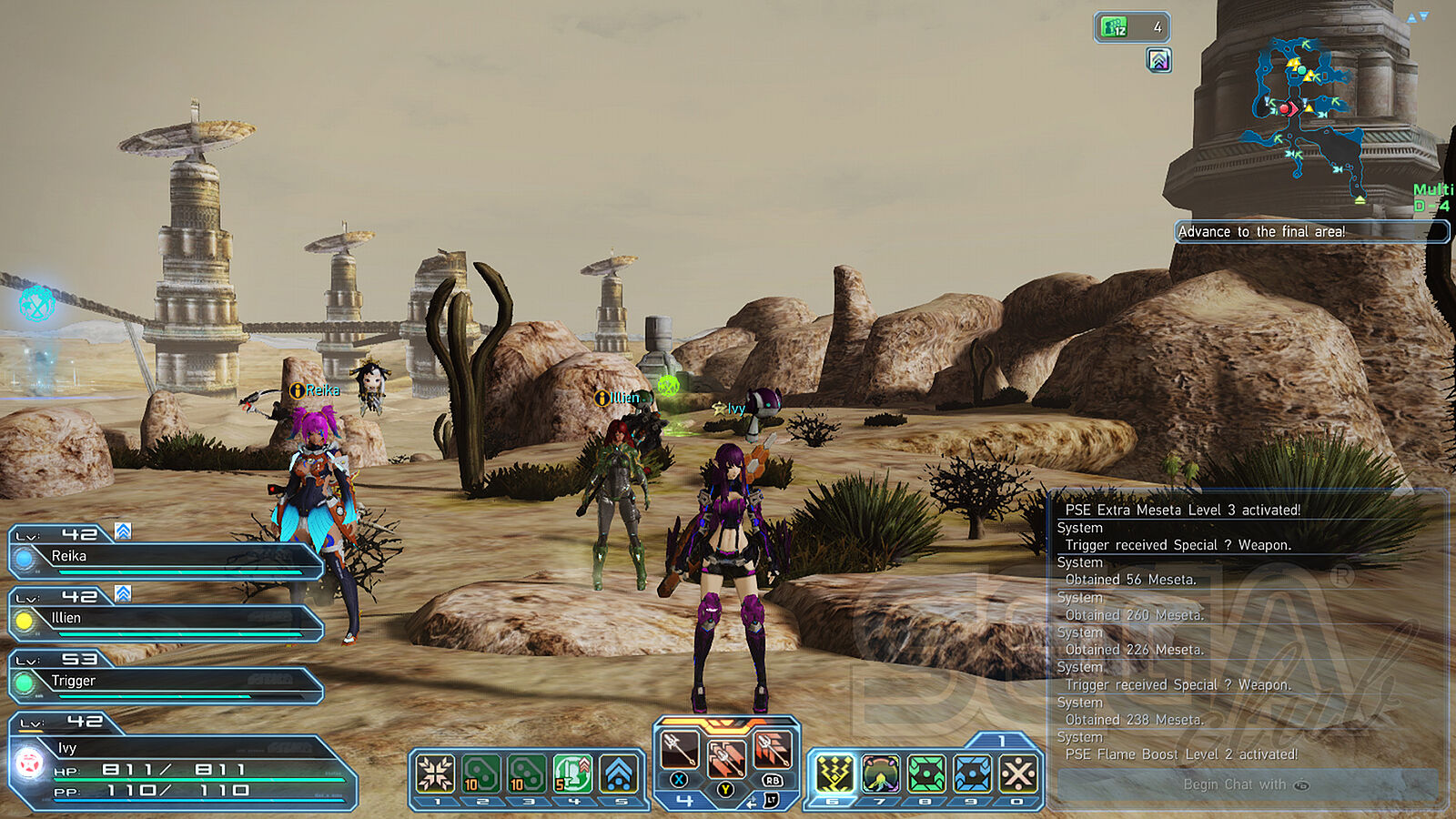Click the 'Begin Chat with' input bar

point(1247,784)
